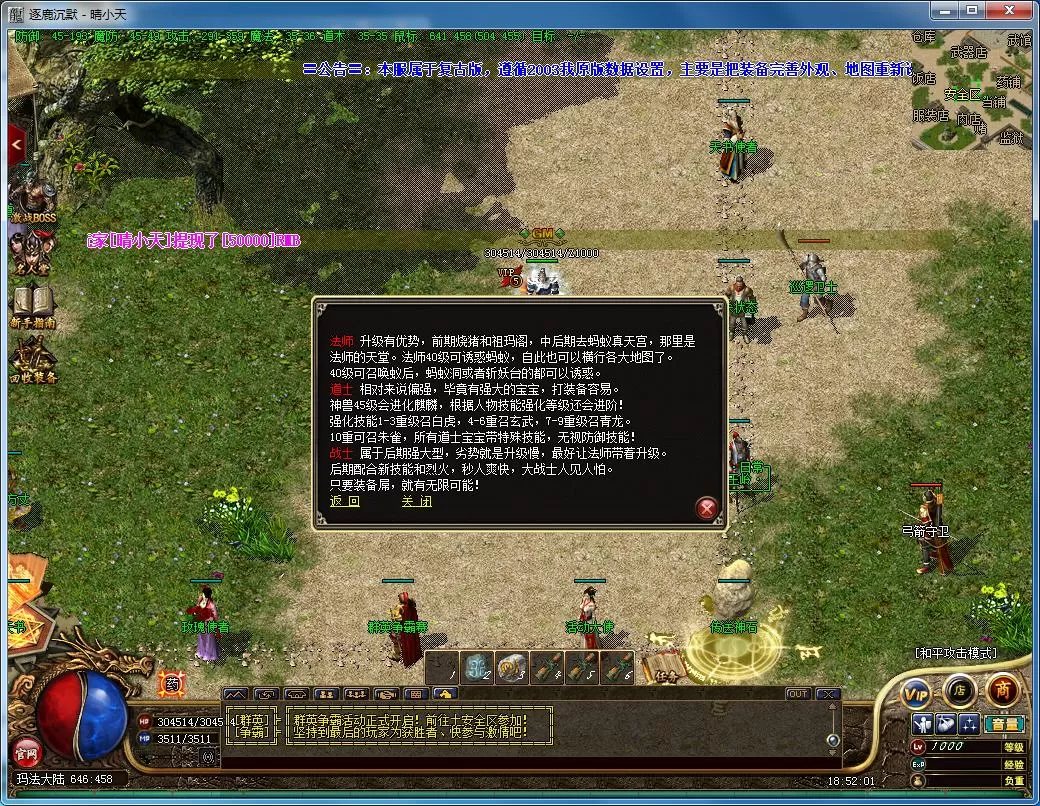Screen dimensions: 1040x806
Task: Open the character equipment icon with sword and shield
Action: click(922, 724)
